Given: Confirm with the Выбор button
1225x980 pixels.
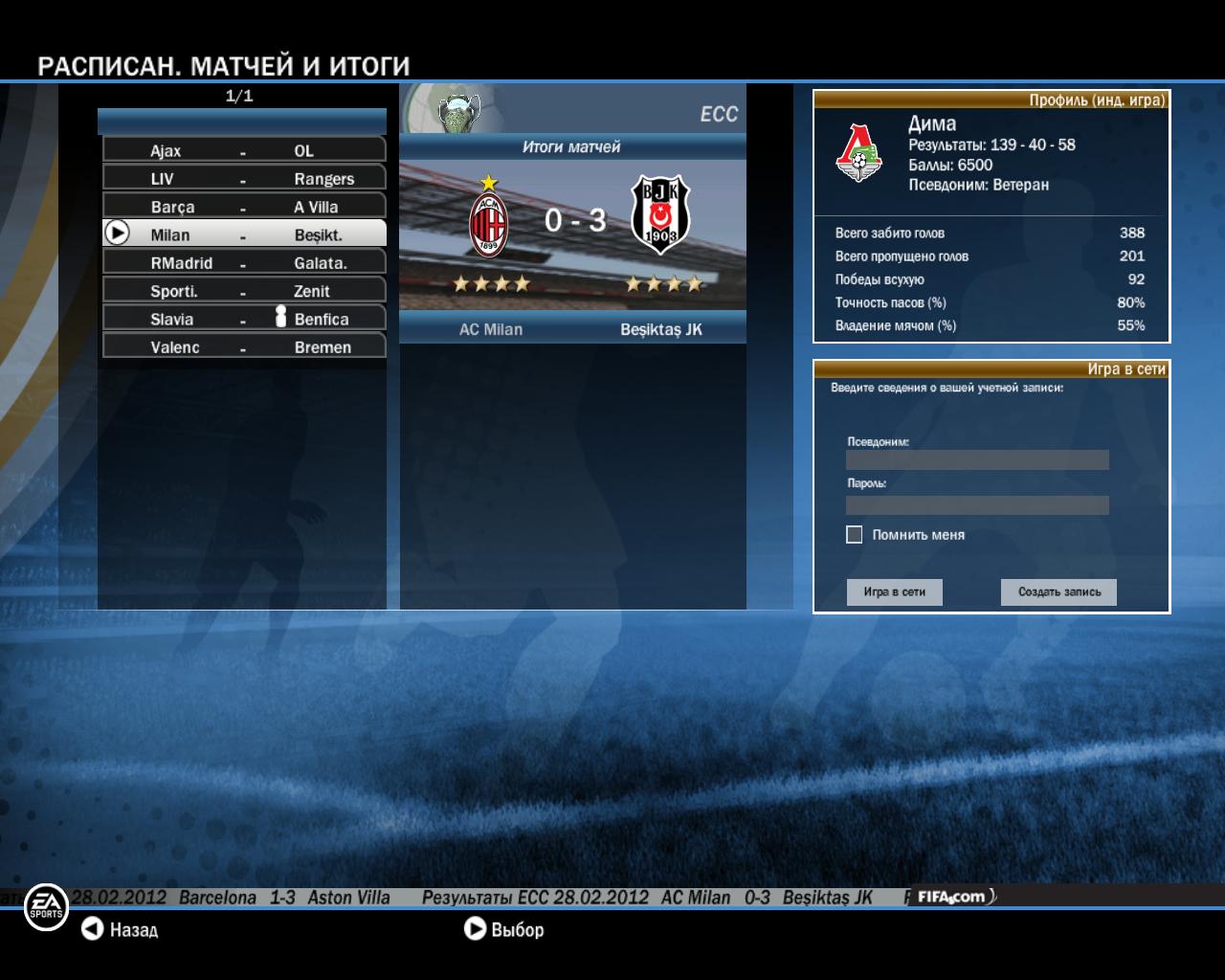Looking at the screenshot, I should (503, 929).
